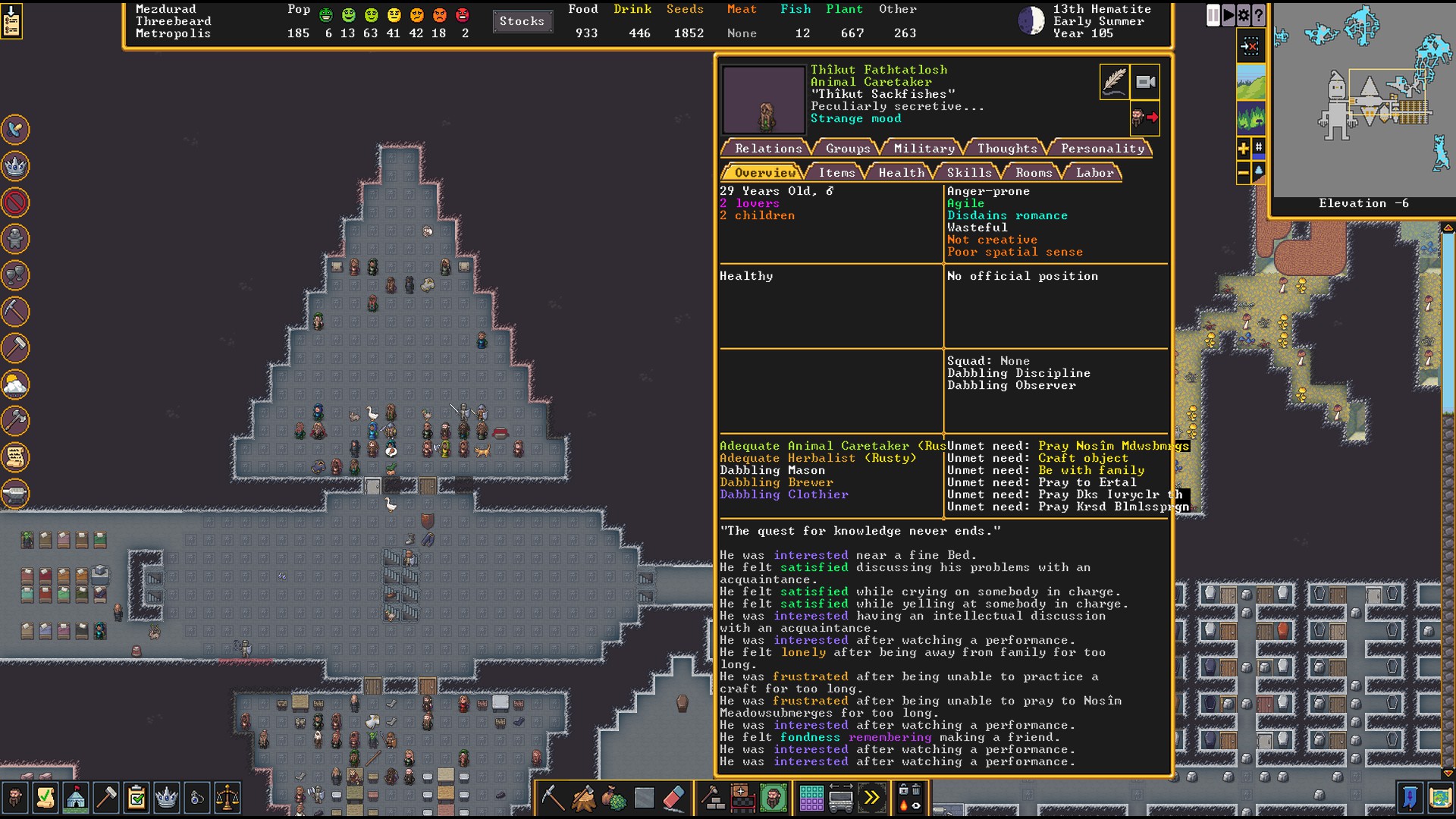The width and height of the screenshot is (1456, 819).
Task: Follow the dwarf with the camera icon
Action: [1146, 82]
